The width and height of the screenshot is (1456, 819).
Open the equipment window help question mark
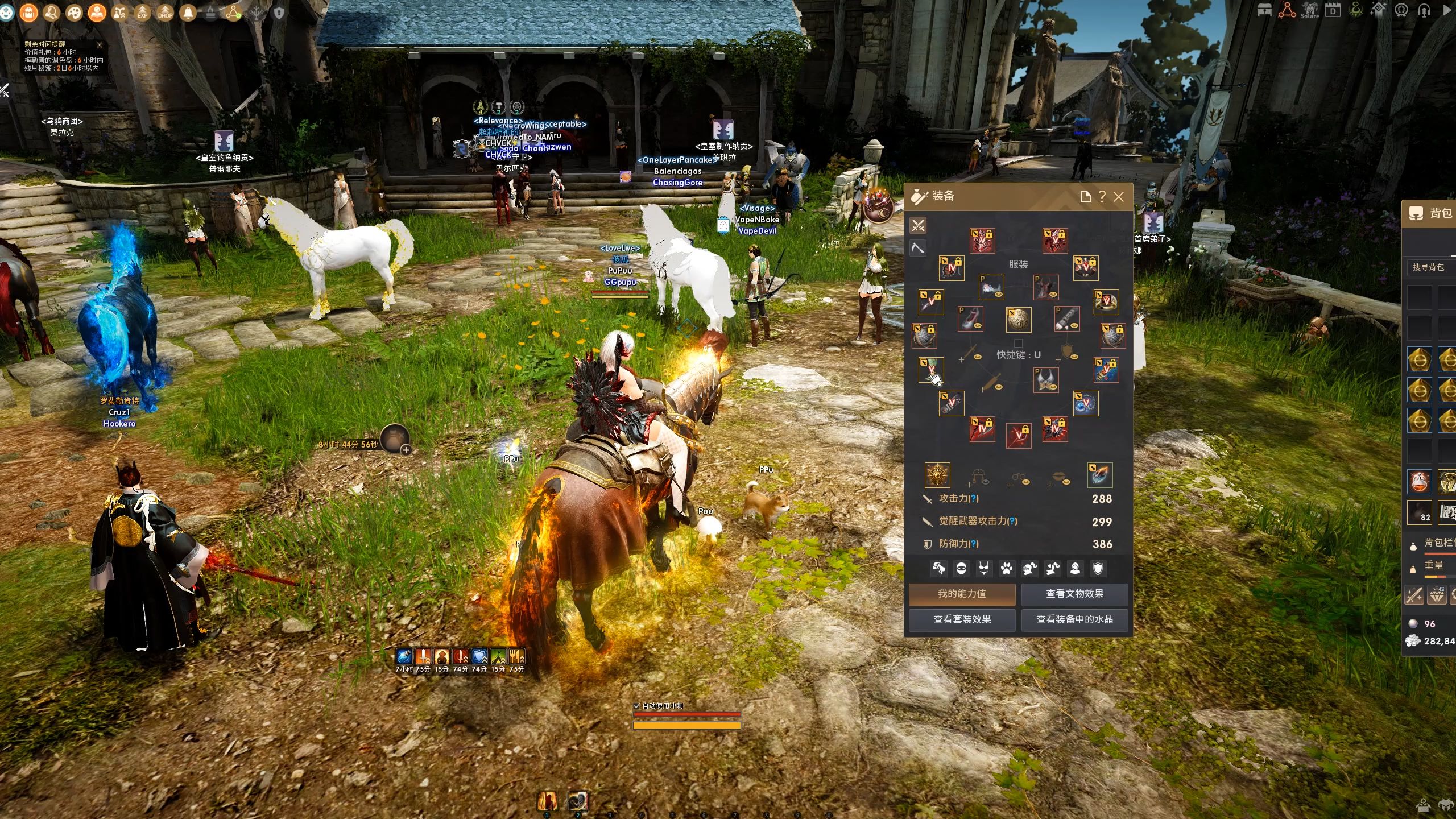pos(1102,197)
